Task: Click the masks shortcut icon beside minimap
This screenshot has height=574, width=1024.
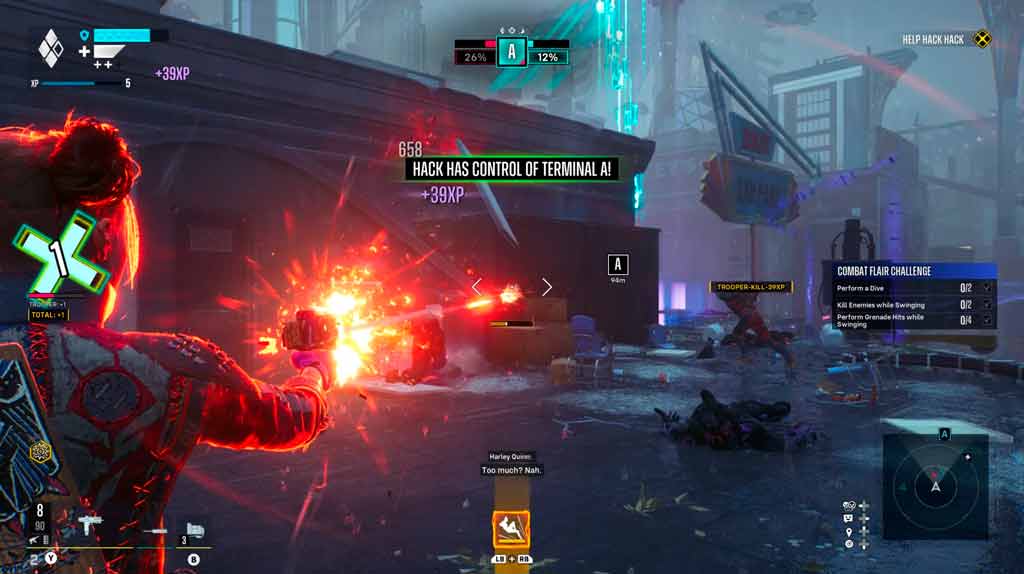Action: tap(849, 505)
